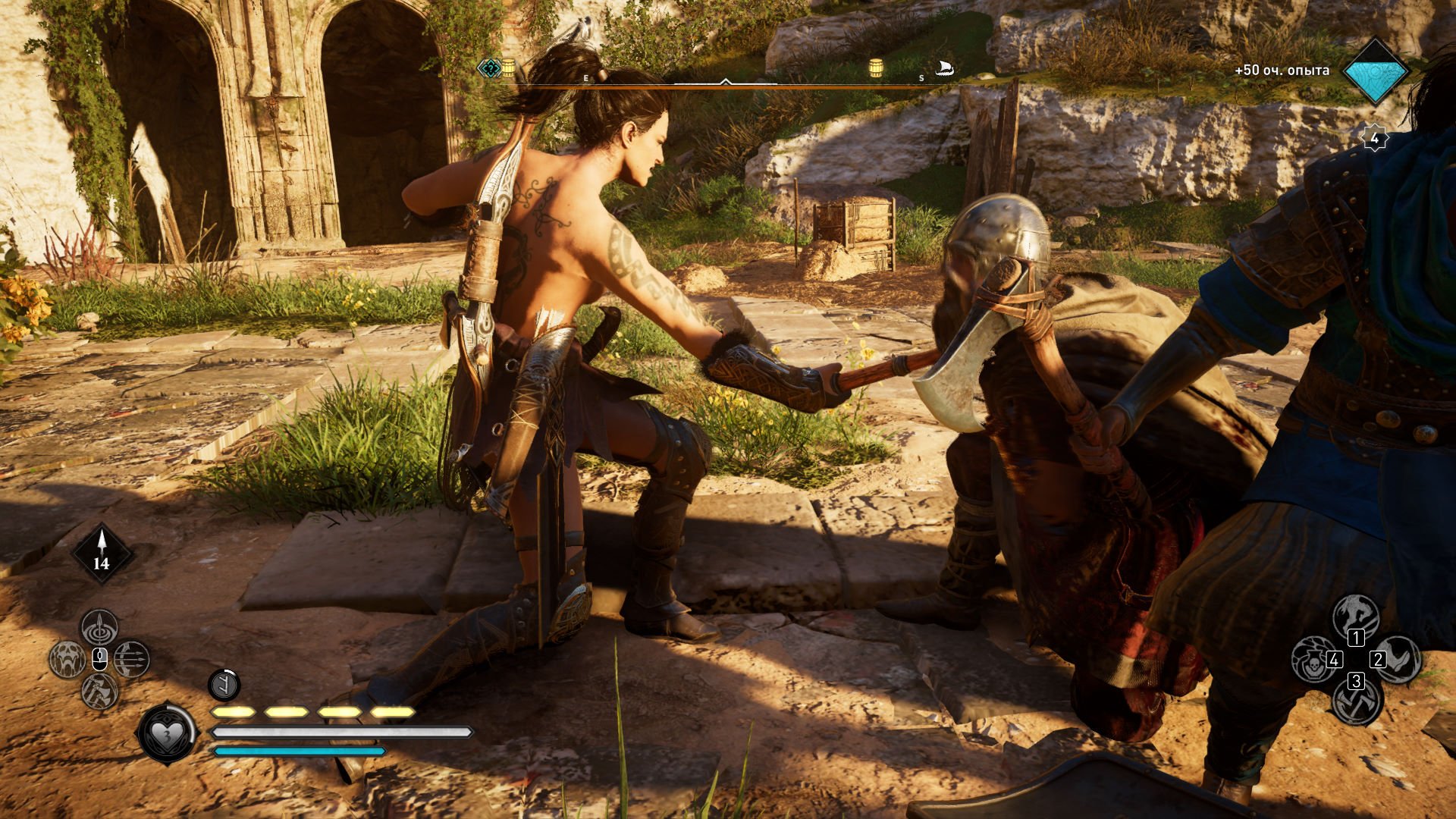Activate the skull mask ranged ability
The width and height of the screenshot is (1456, 819).
tap(68, 659)
